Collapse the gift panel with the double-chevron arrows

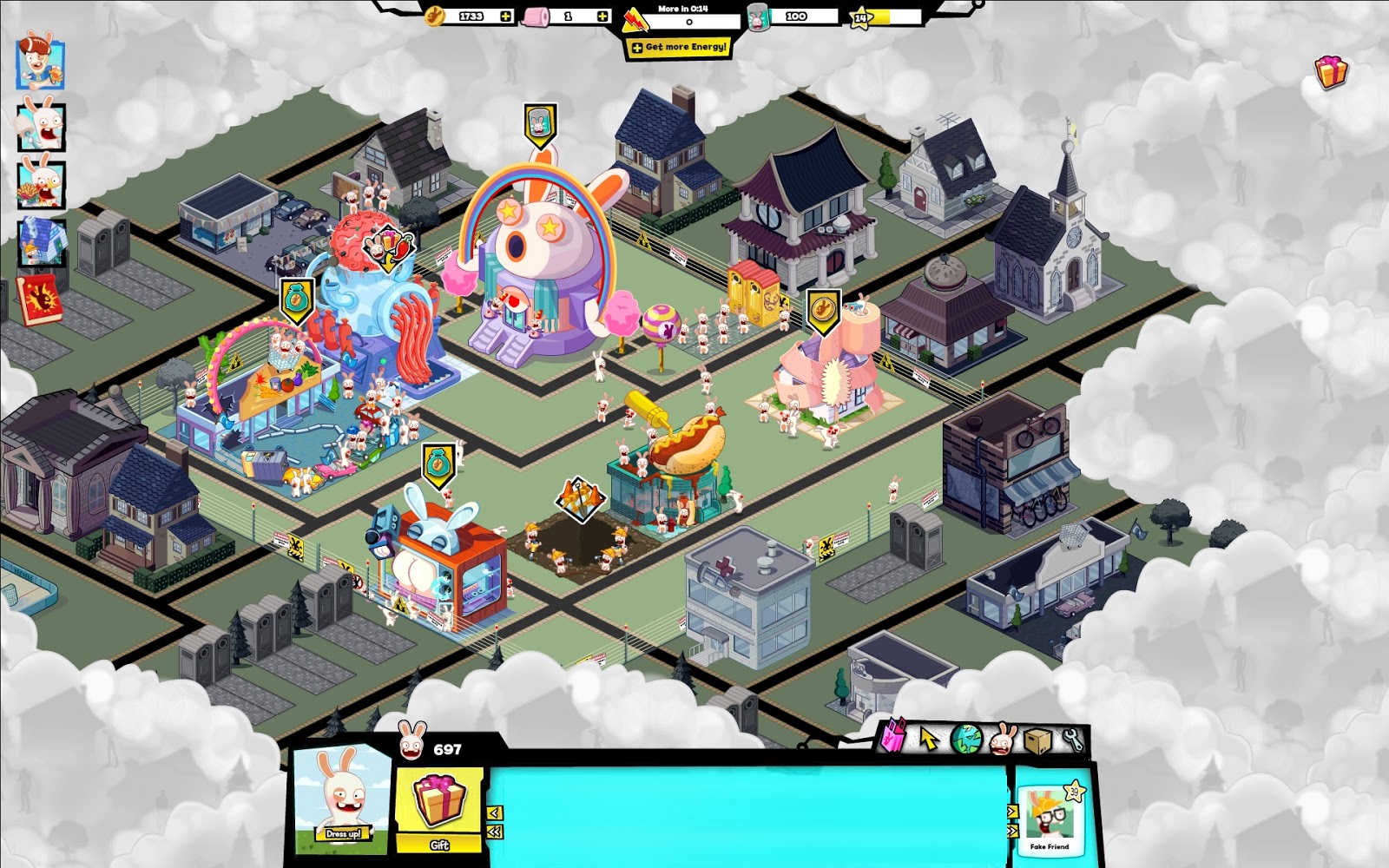click(x=495, y=832)
